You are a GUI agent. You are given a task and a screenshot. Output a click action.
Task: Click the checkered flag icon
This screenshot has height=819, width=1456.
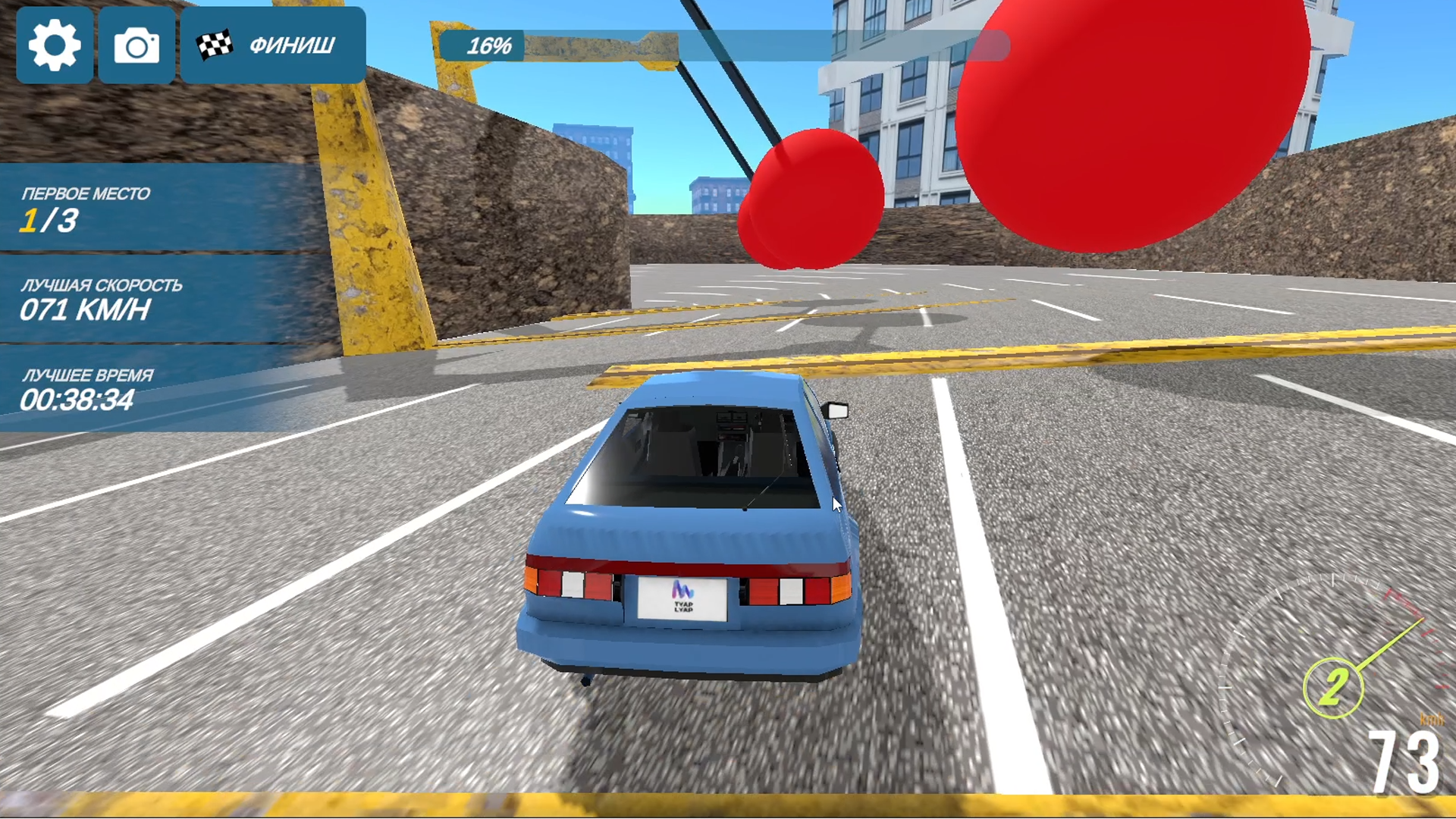pos(216,45)
